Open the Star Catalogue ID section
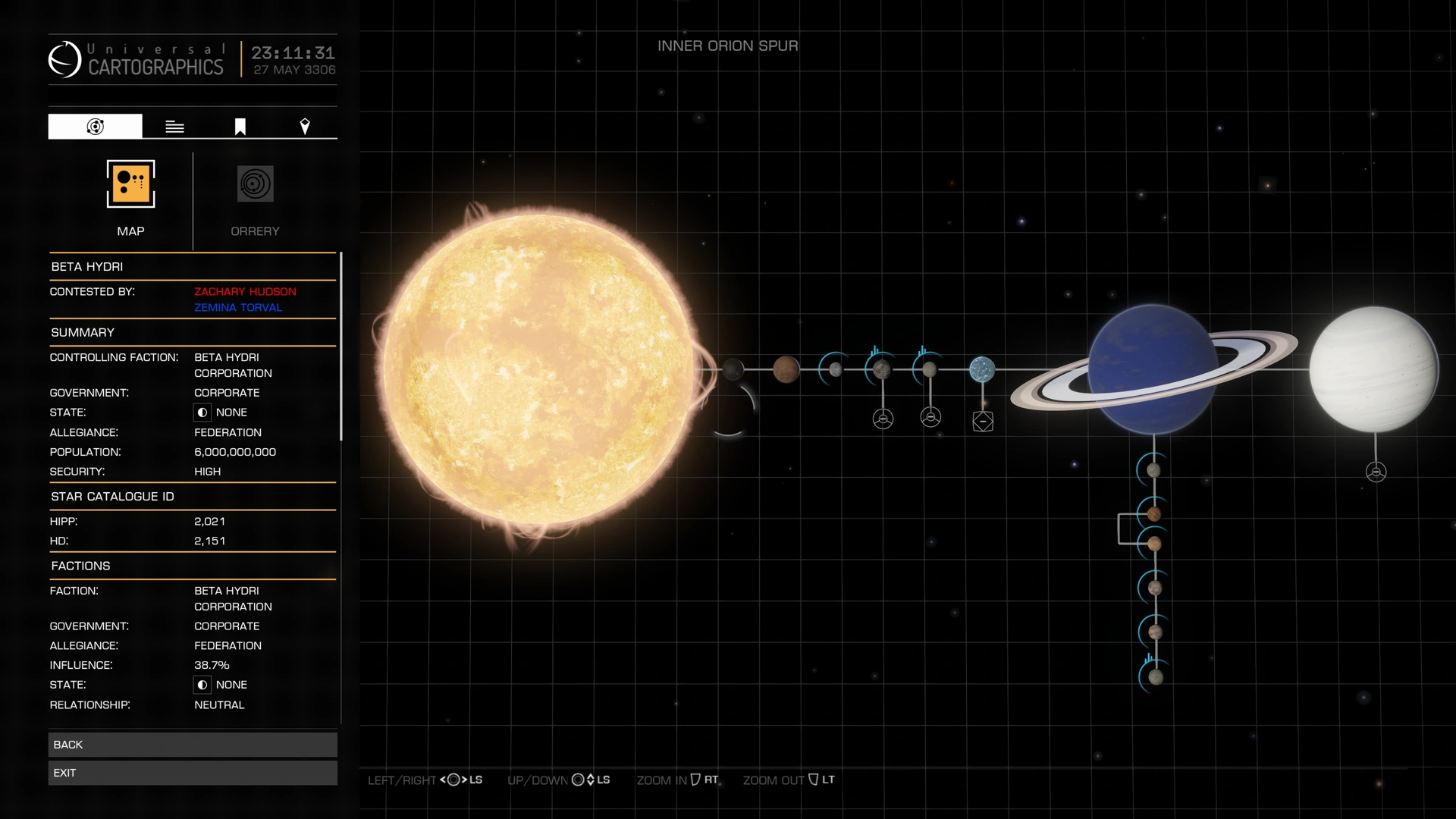The height and width of the screenshot is (819, 1456). pos(113,496)
